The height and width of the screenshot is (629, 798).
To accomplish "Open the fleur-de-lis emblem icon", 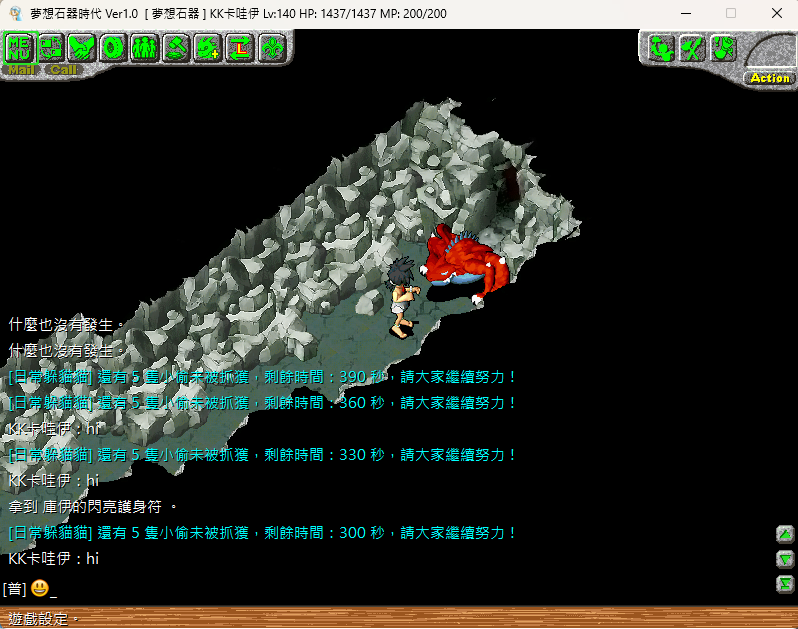I will [270, 47].
